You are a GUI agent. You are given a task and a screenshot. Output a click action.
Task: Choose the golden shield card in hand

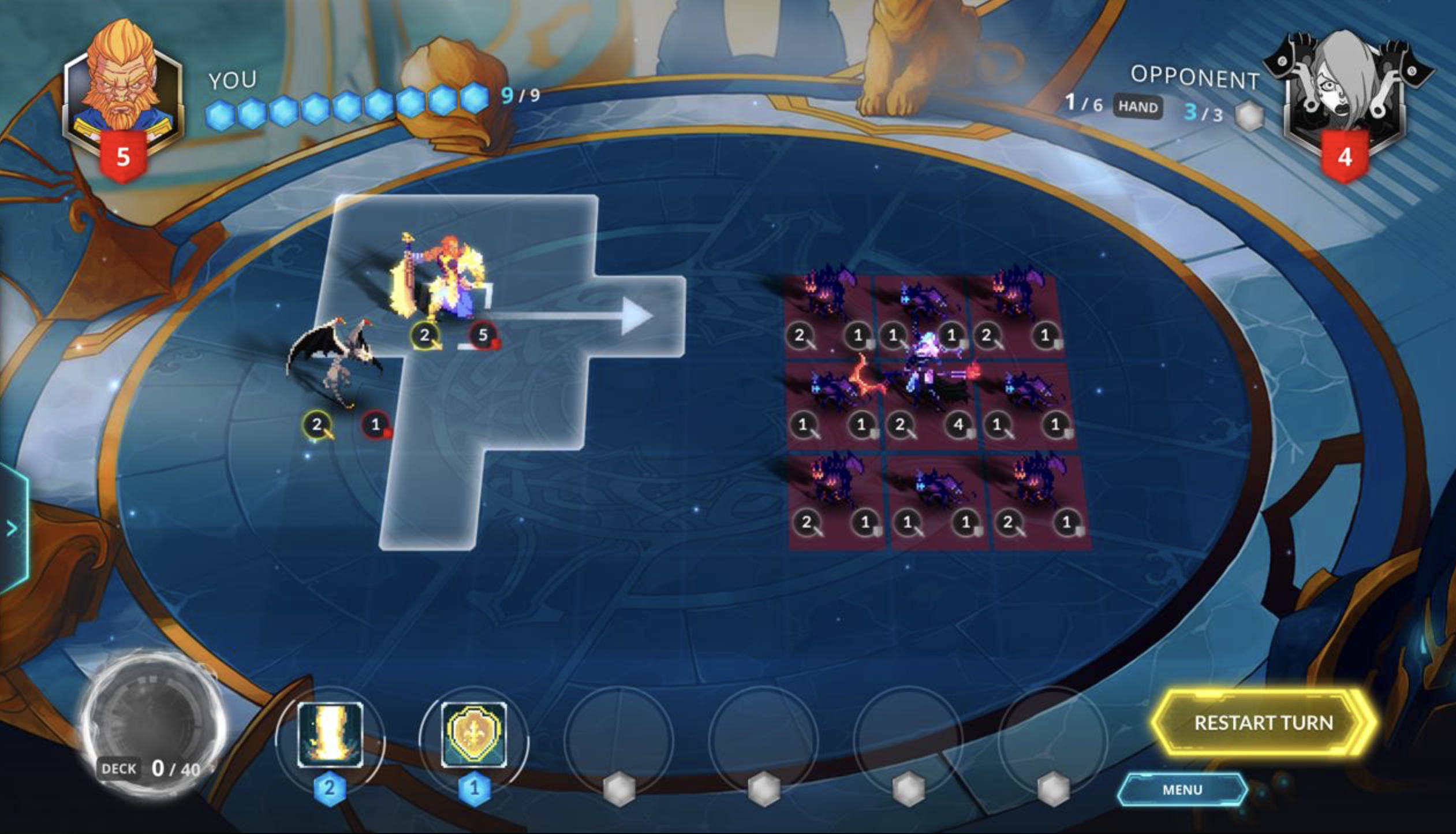[x=474, y=735]
